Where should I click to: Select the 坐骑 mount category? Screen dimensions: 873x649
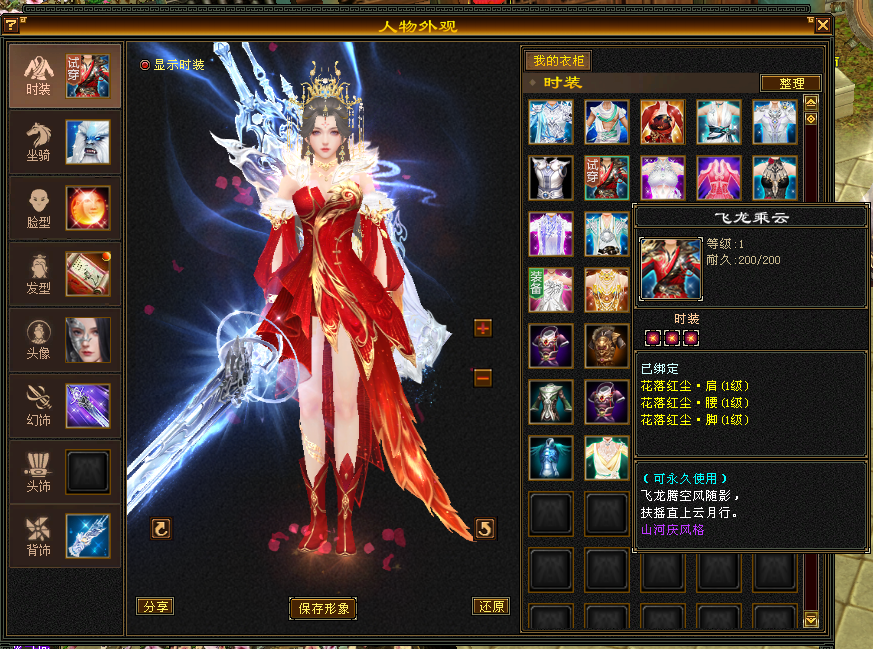65,142
